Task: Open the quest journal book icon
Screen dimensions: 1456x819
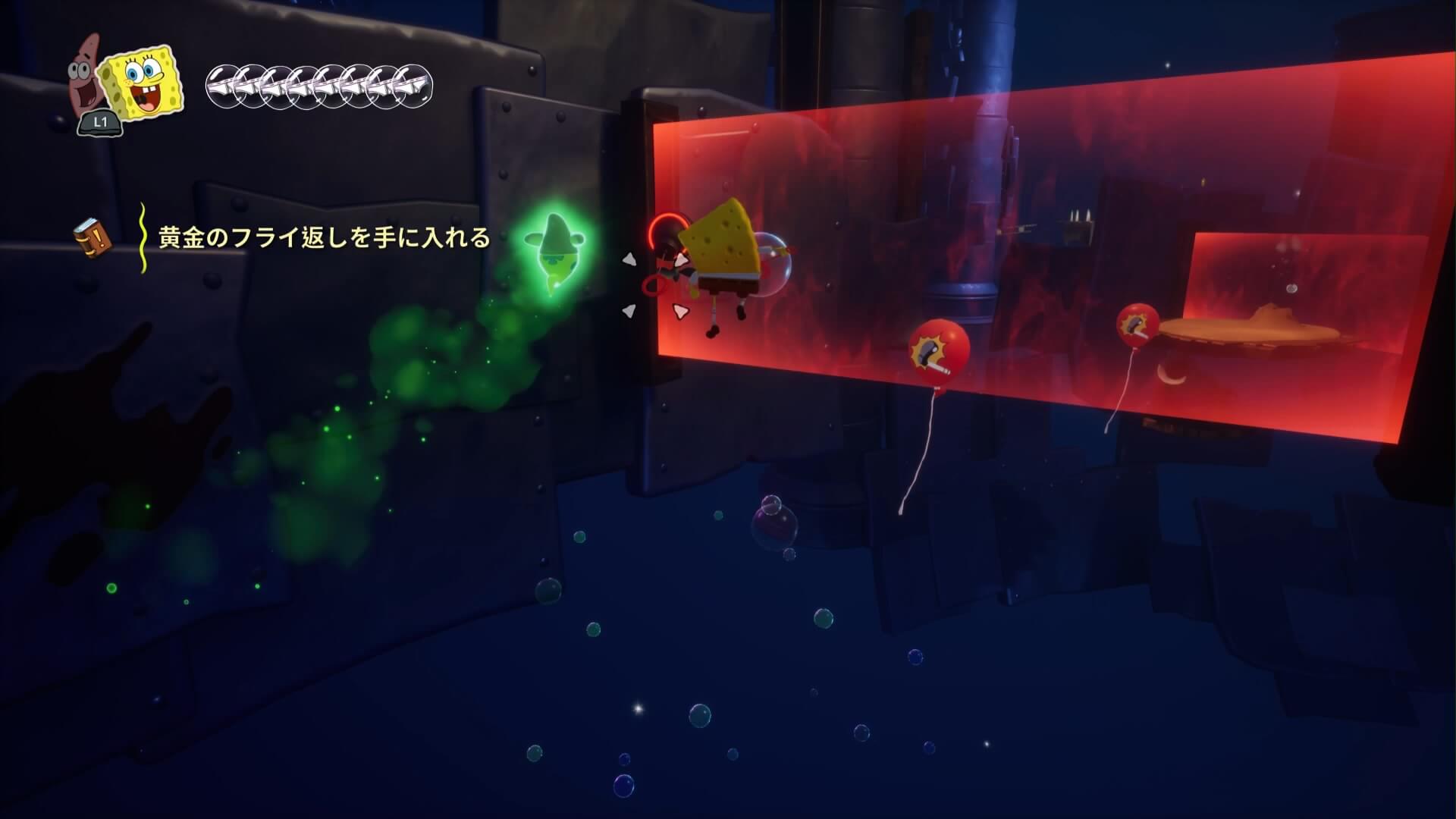Action: point(93,237)
